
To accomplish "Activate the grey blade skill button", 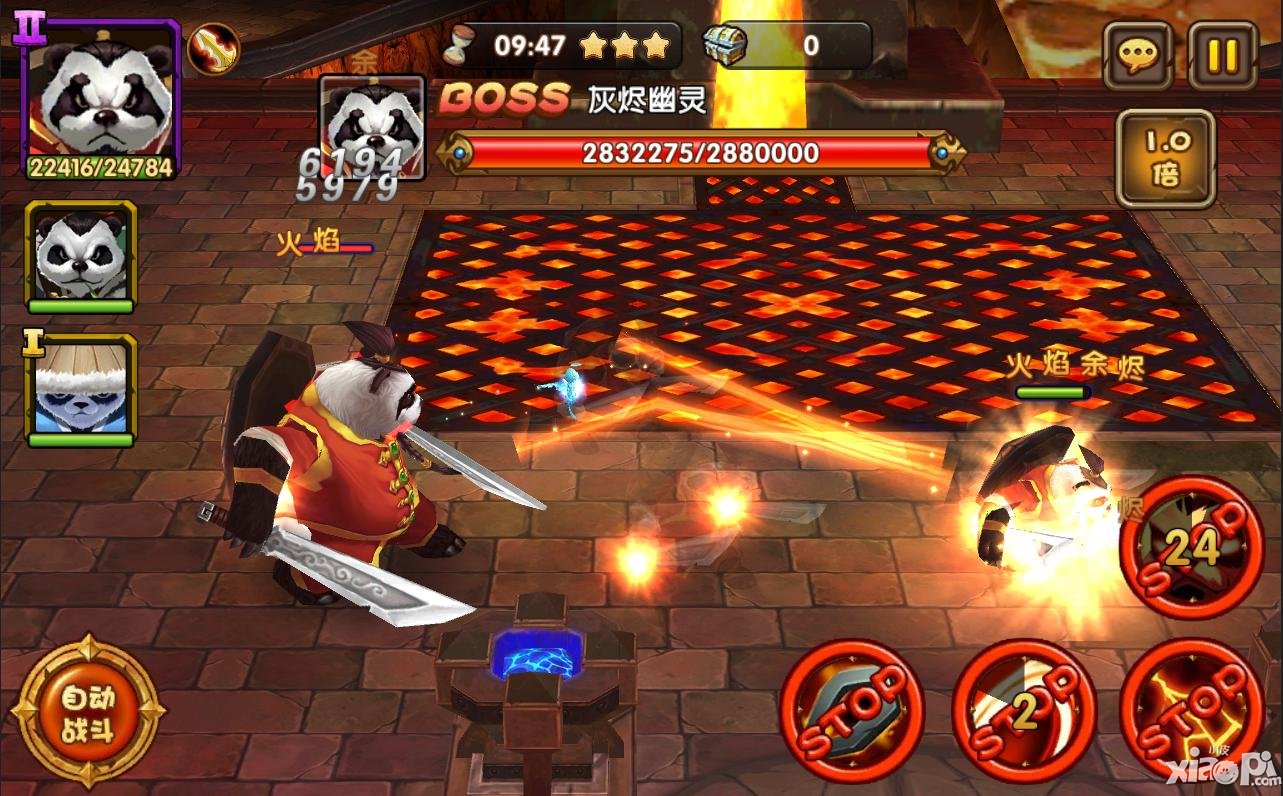I will [851, 710].
